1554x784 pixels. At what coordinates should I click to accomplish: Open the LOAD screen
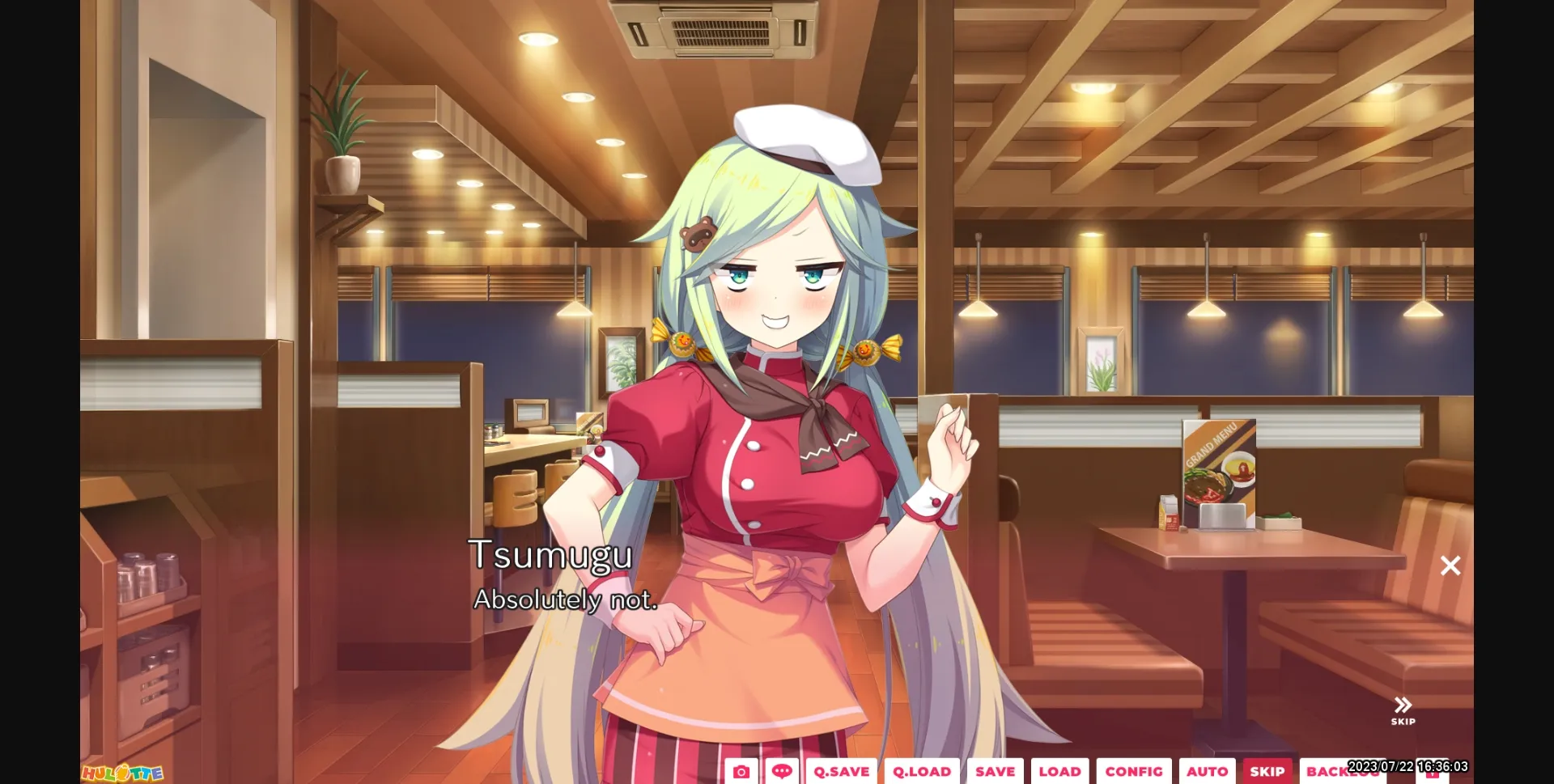1061,771
